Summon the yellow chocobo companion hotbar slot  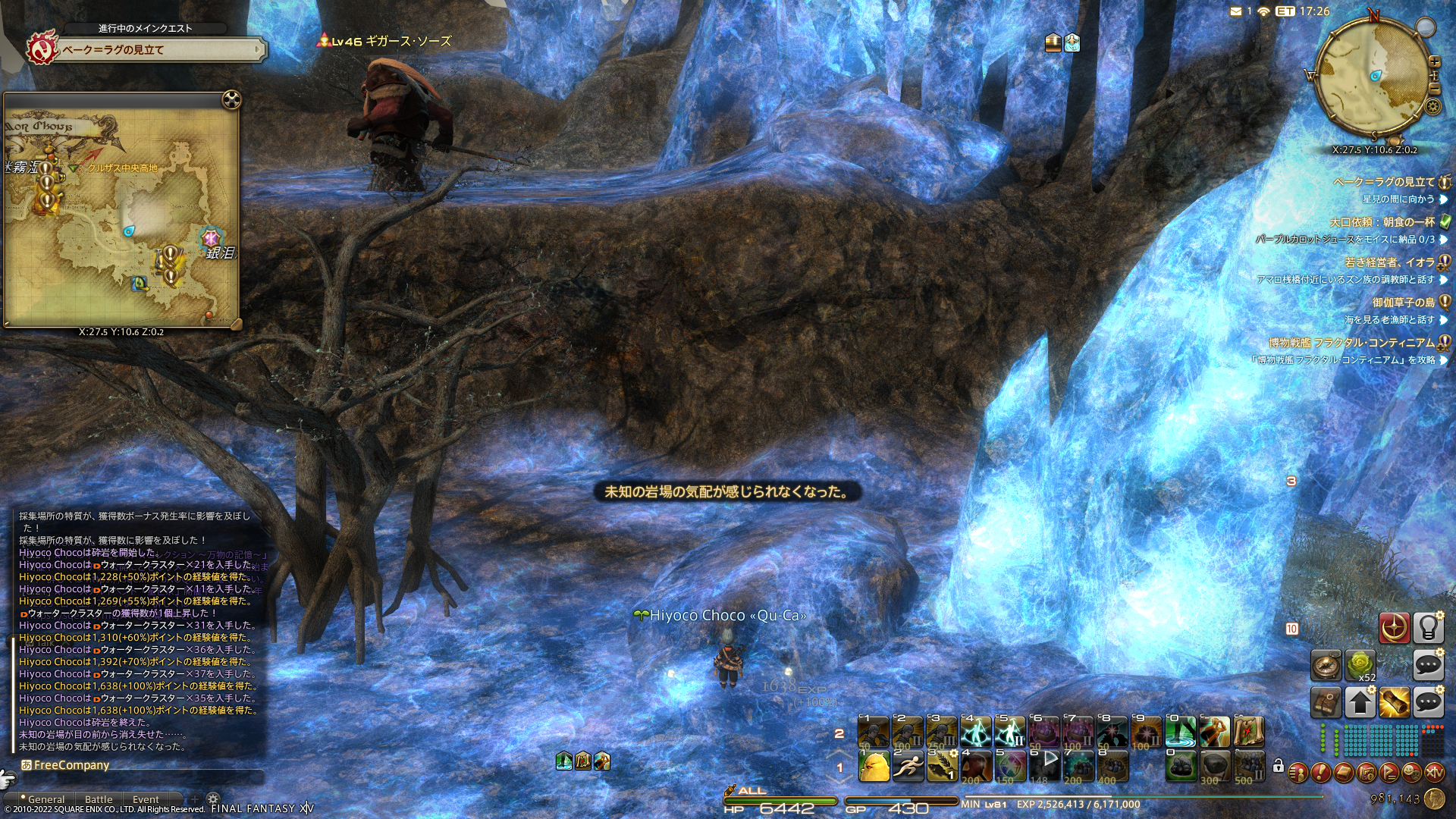point(874,767)
